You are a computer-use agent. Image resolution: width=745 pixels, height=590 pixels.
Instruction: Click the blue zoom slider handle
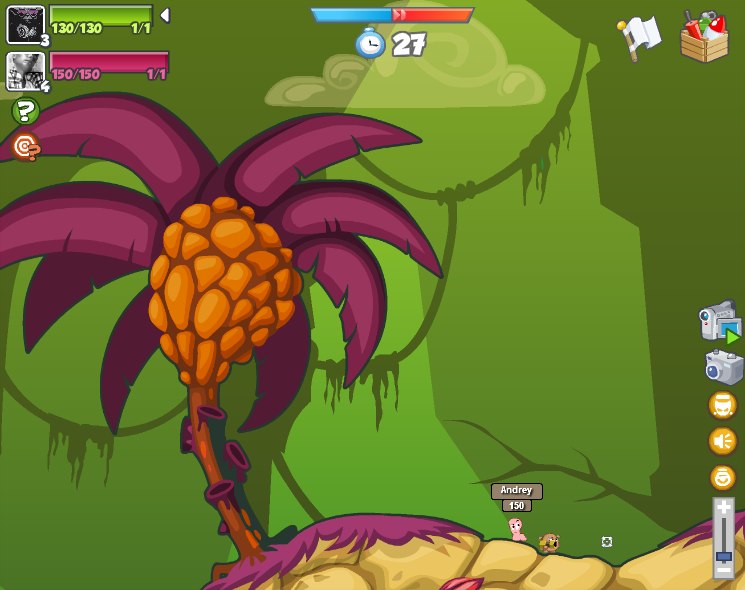723,555
